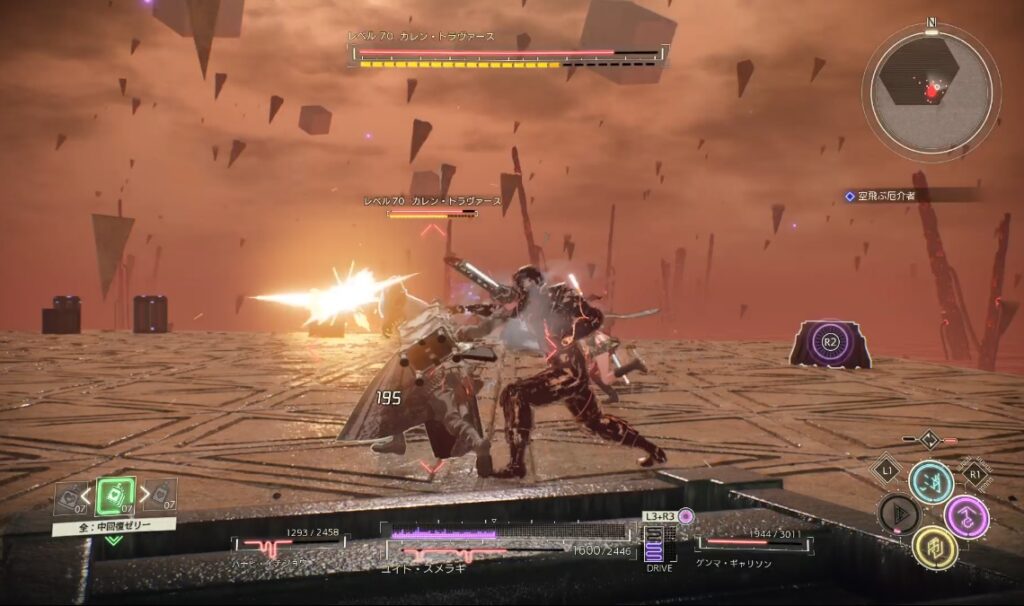Choose the grey bottle item right of selector
Viewport: 1024px width, 606px height.
[x=162, y=496]
